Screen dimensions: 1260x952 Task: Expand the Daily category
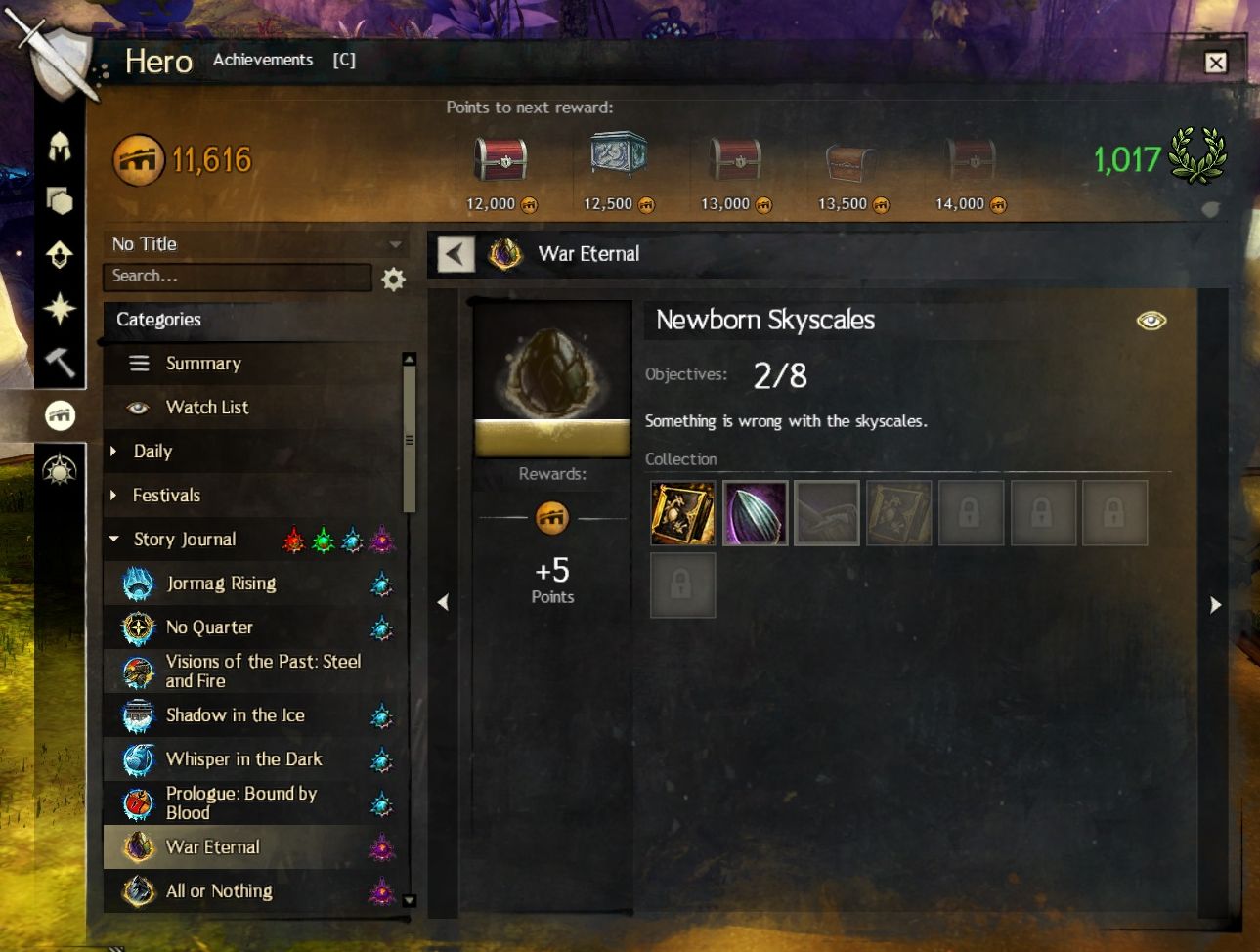152,452
